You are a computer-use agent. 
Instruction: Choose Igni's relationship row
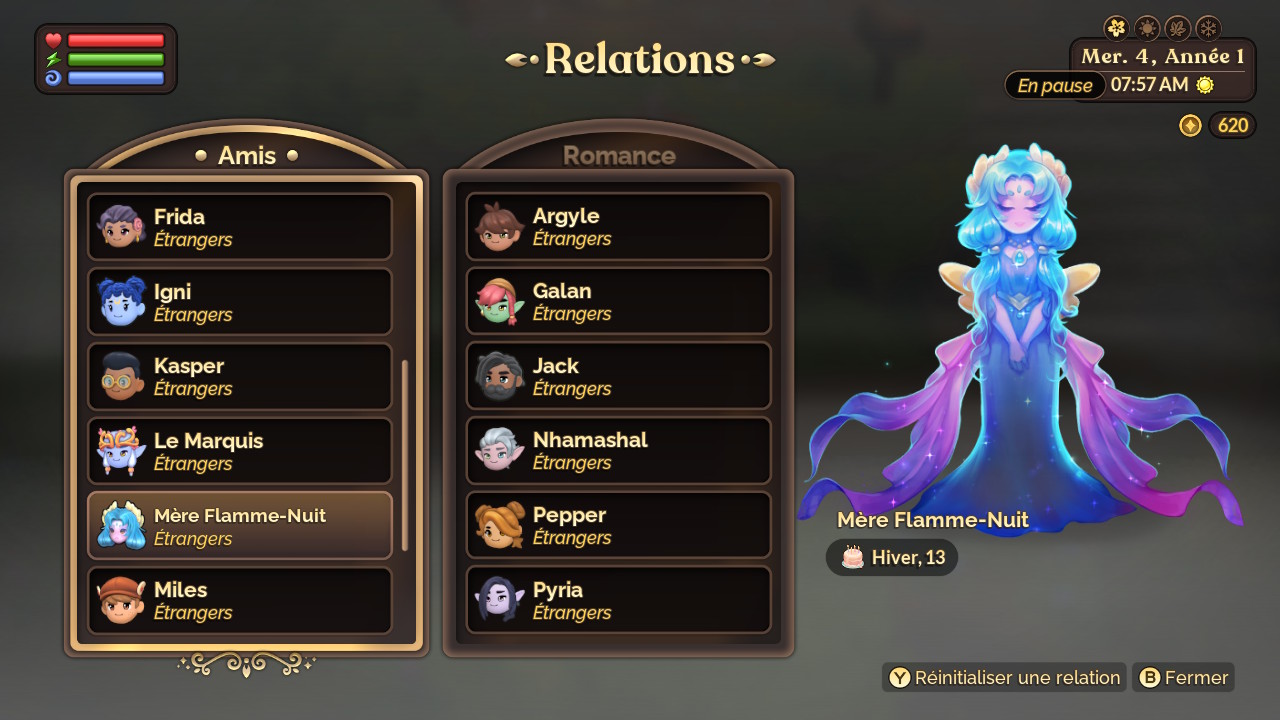tap(240, 302)
